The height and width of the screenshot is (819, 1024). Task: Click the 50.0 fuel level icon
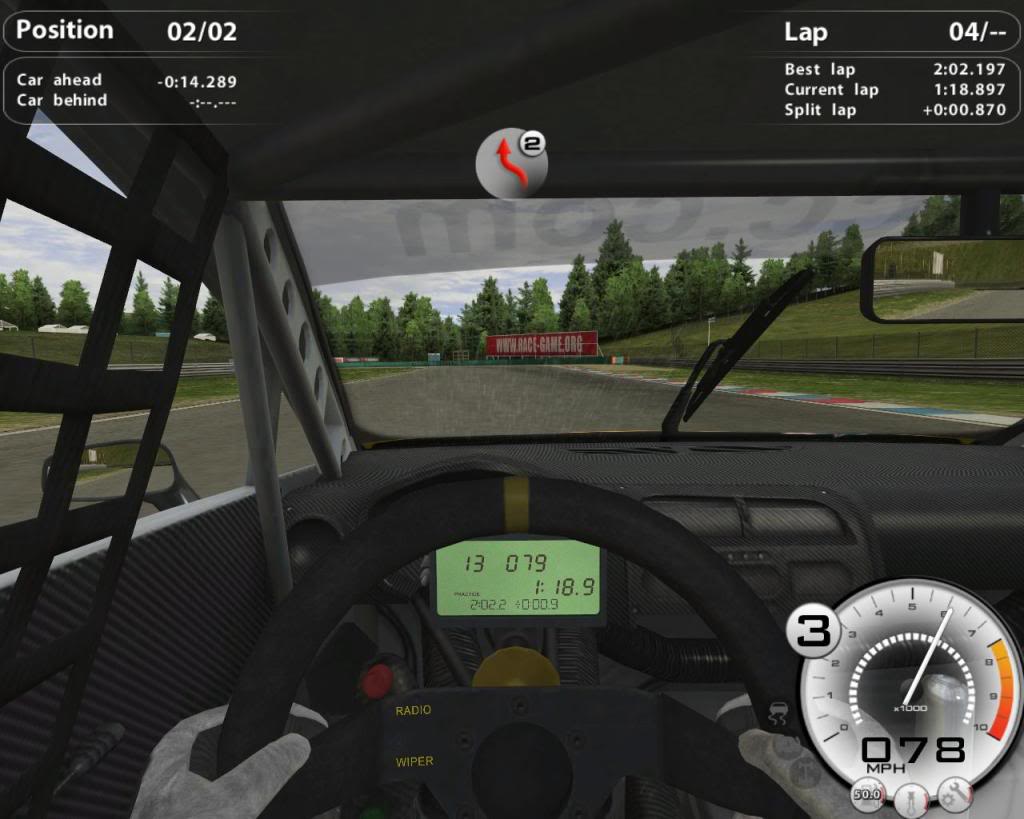pos(866,795)
